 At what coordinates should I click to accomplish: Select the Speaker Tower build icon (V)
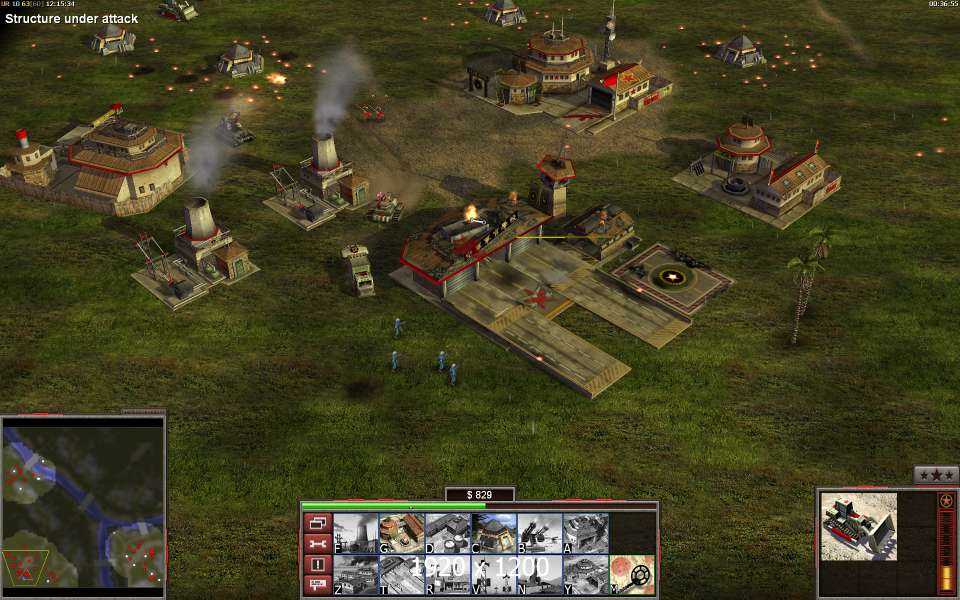pyautogui.click(x=493, y=575)
